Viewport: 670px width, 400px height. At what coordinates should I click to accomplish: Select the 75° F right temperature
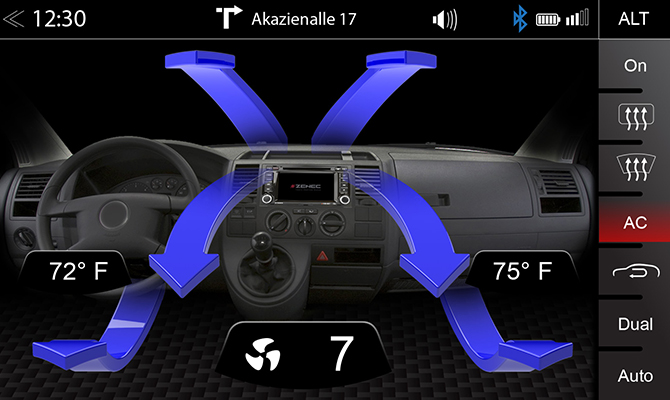coord(523,270)
